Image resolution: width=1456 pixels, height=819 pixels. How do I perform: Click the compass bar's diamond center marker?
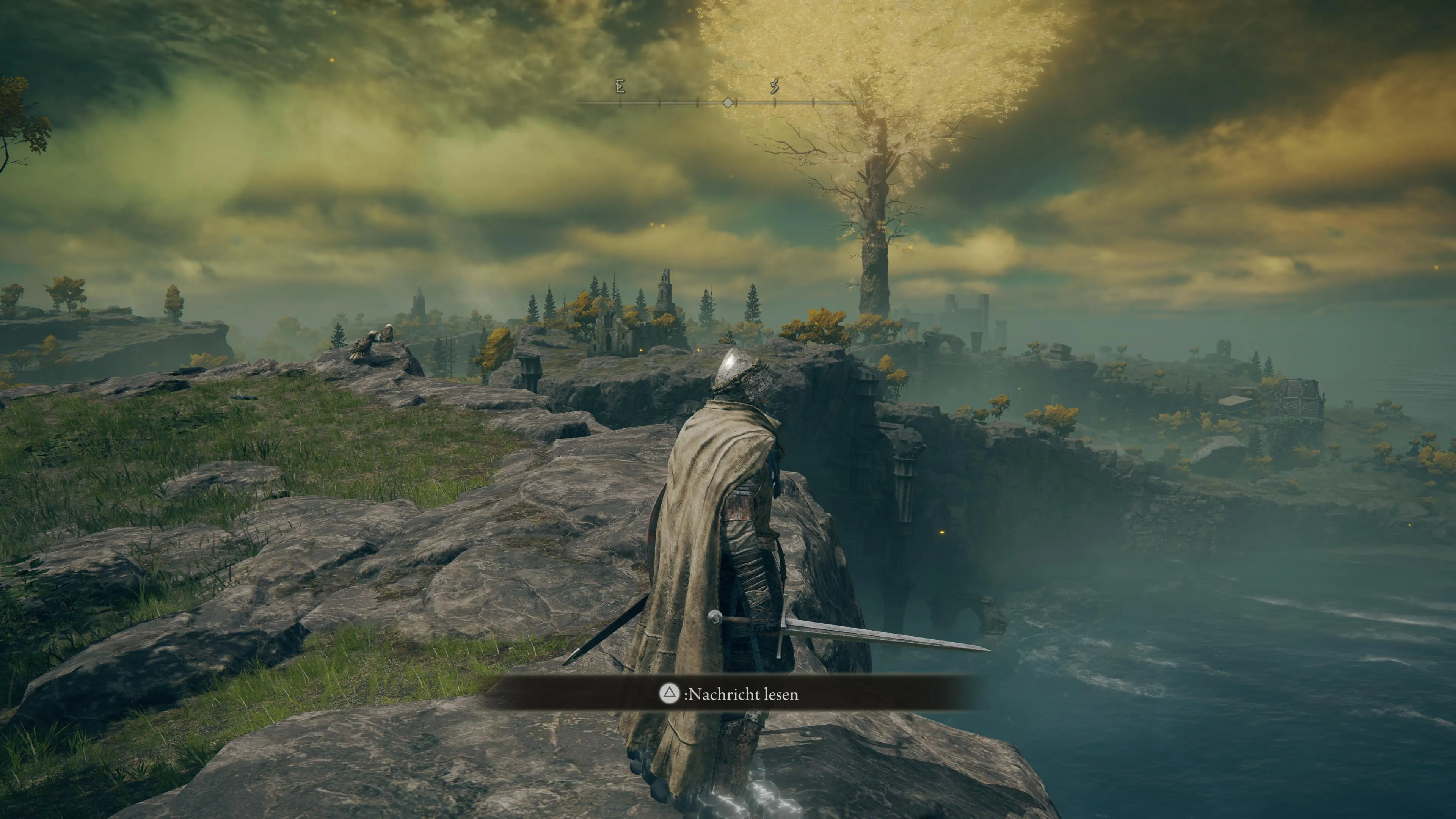pyautogui.click(x=728, y=102)
